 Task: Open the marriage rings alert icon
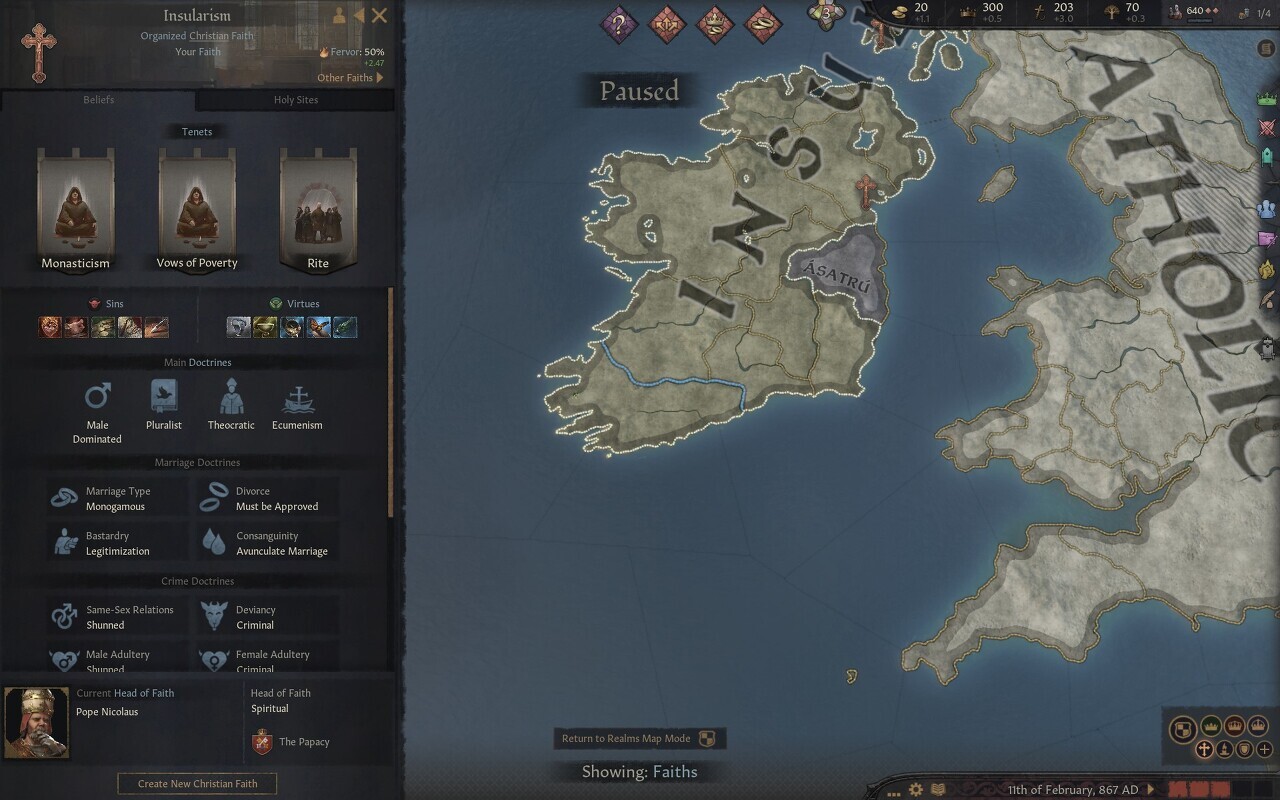point(763,24)
